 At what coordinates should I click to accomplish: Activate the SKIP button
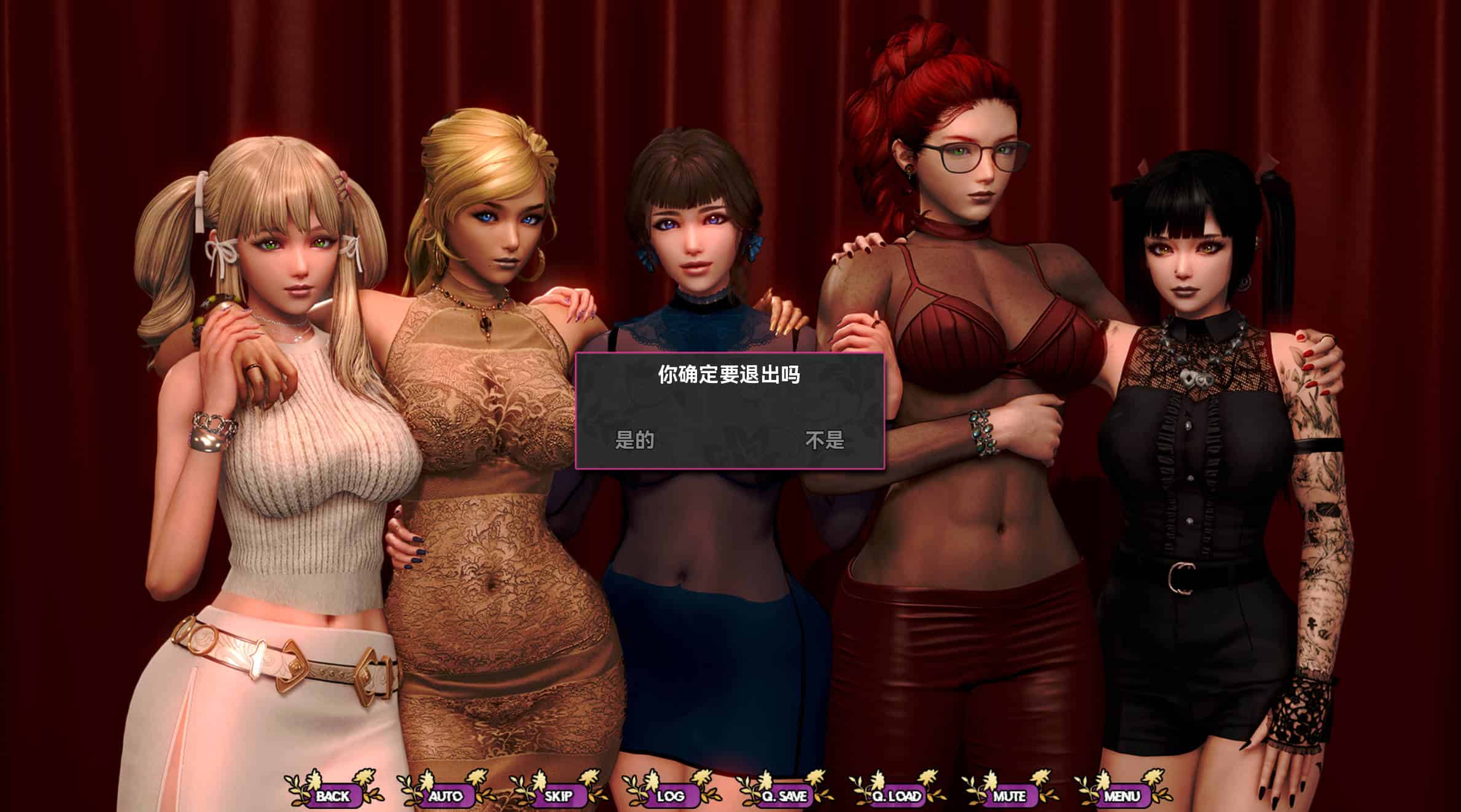click(x=558, y=796)
